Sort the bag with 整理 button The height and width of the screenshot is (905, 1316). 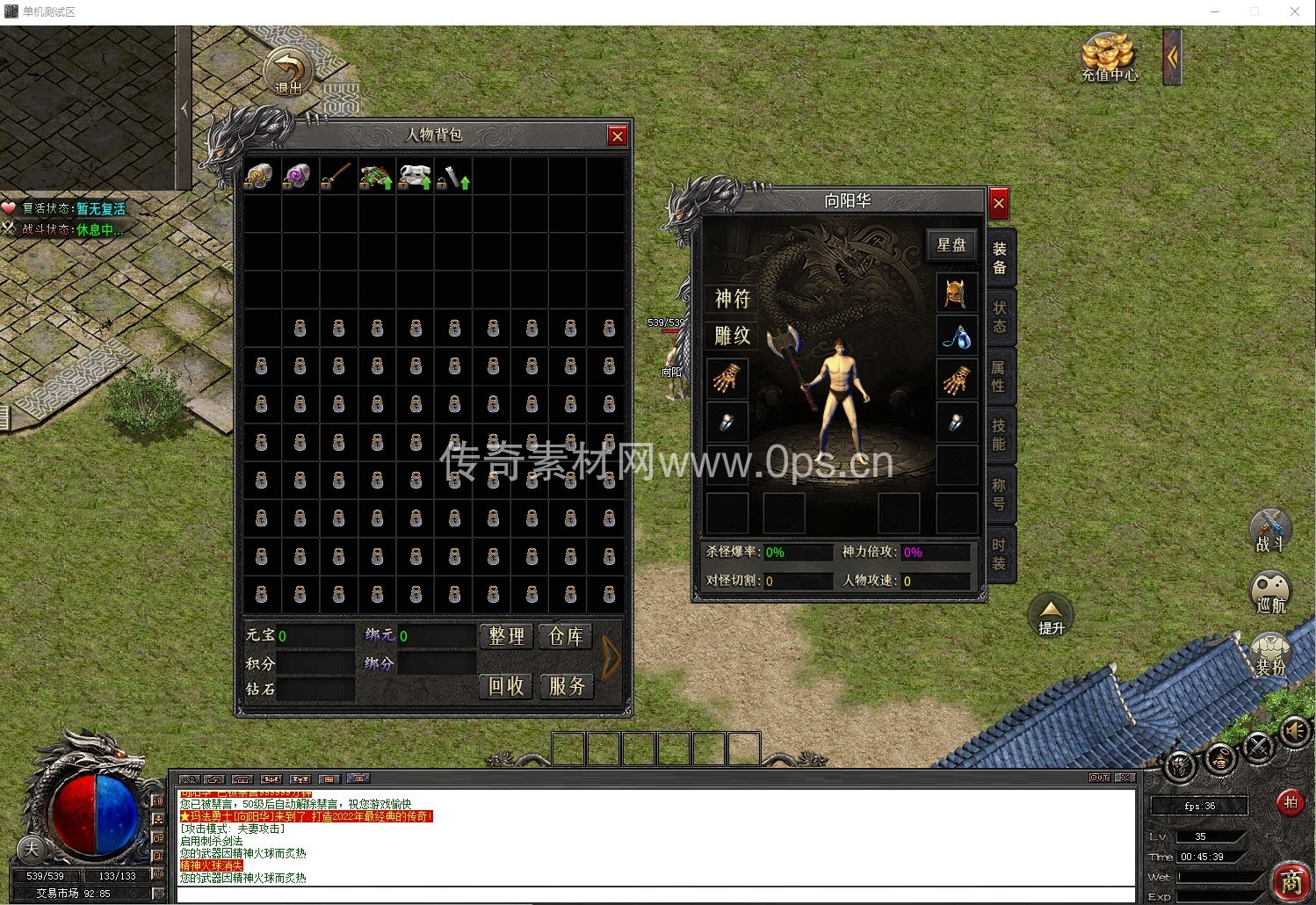click(x=506, y=636)
